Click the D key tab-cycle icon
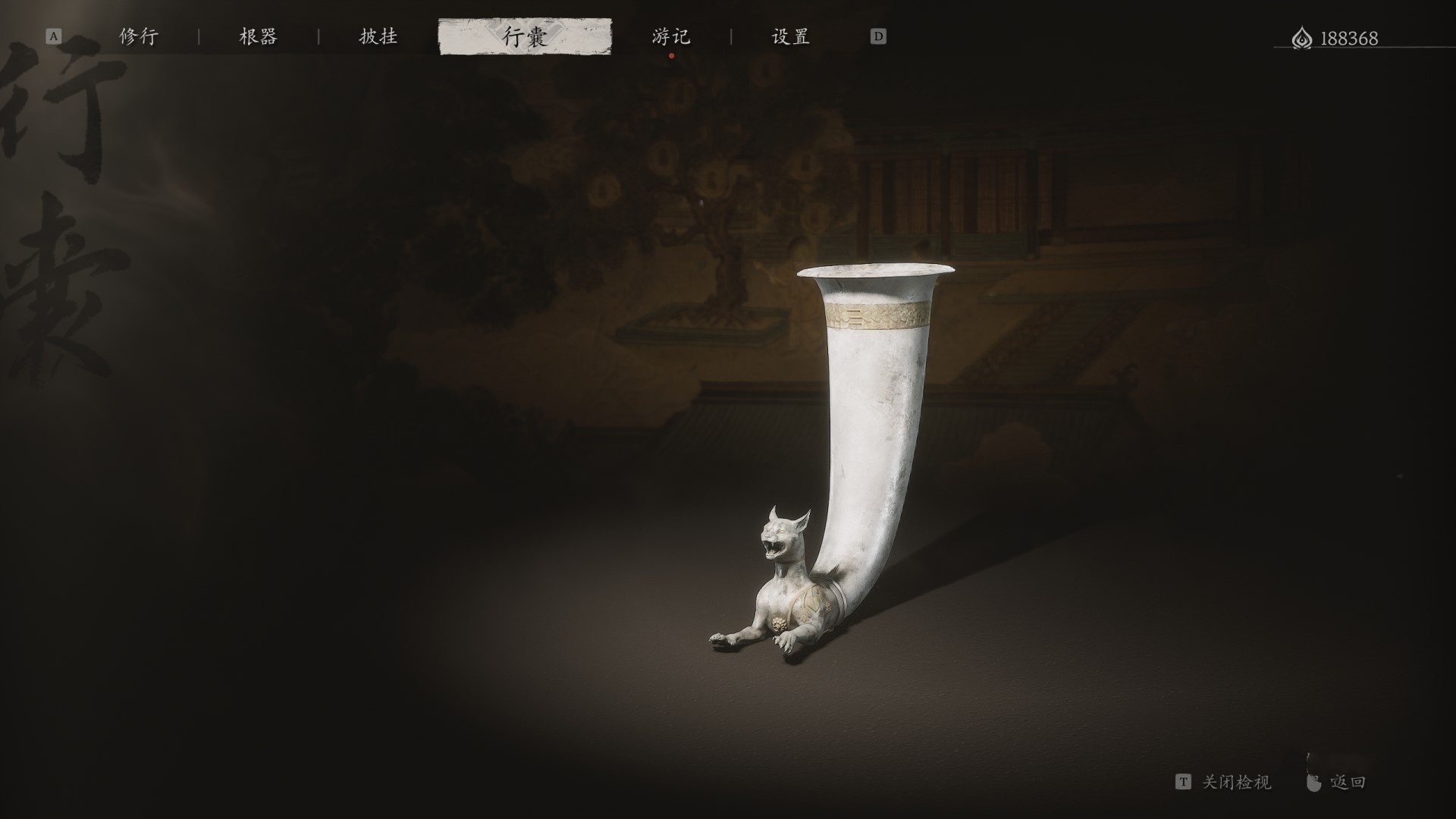Viewport: 1456px width, 819px height. (x=878, y=36)
